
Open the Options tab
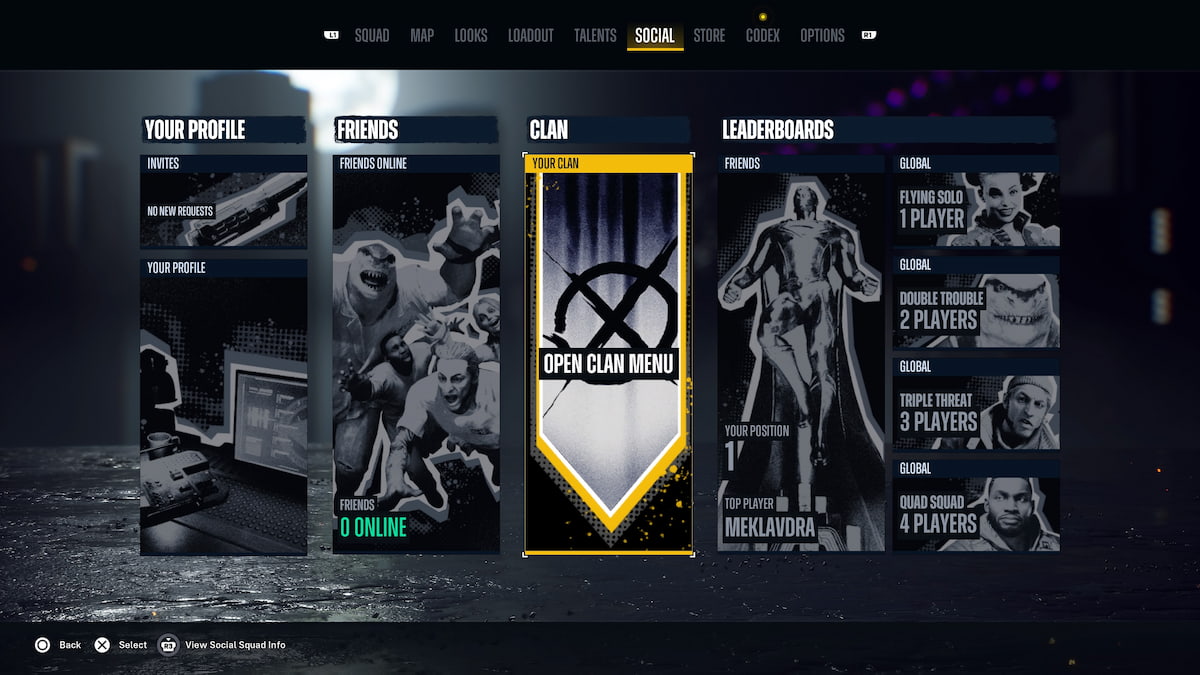click(822, 36)
